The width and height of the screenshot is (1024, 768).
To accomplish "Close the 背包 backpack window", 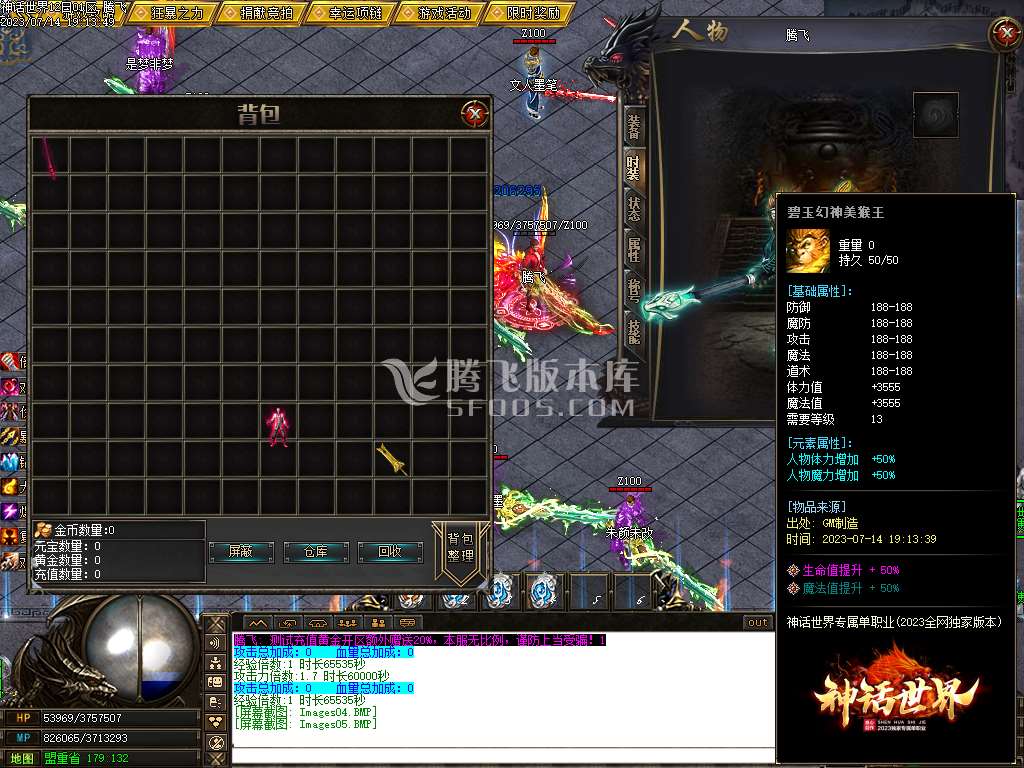I will [475, 114].
